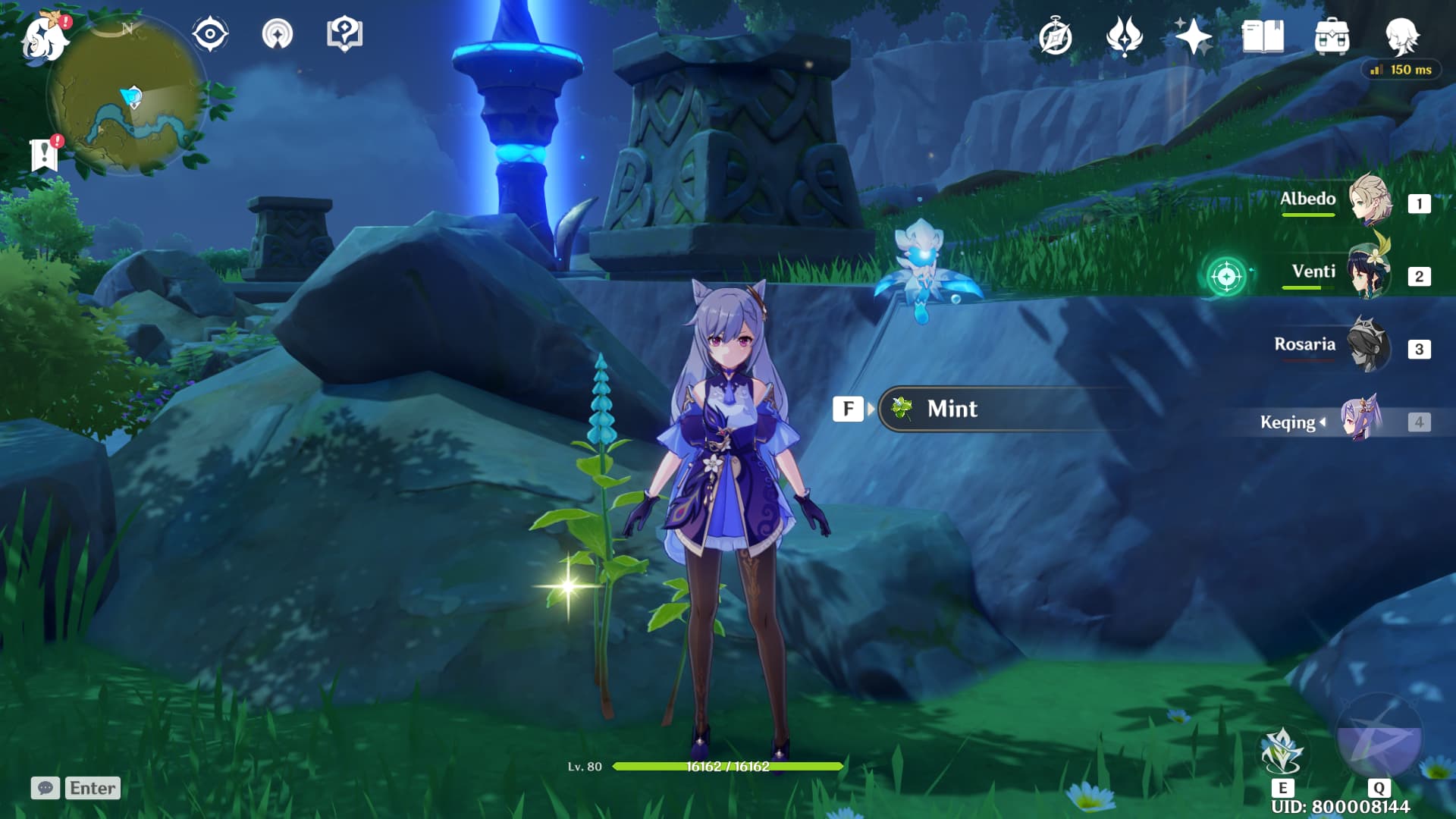Open the character screen head icon
The height and width of the screenshot is (819, 1456).
coord(1401,36)
